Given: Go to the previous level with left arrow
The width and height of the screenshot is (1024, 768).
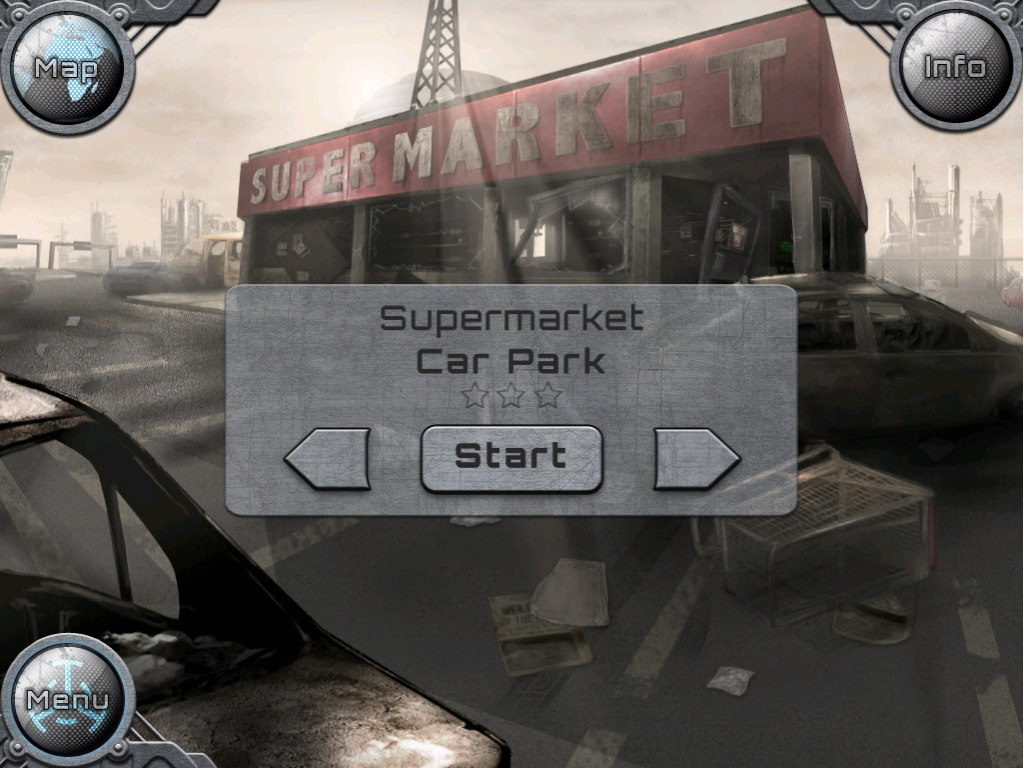Looking at the screenshot, I should pos(328,459).
